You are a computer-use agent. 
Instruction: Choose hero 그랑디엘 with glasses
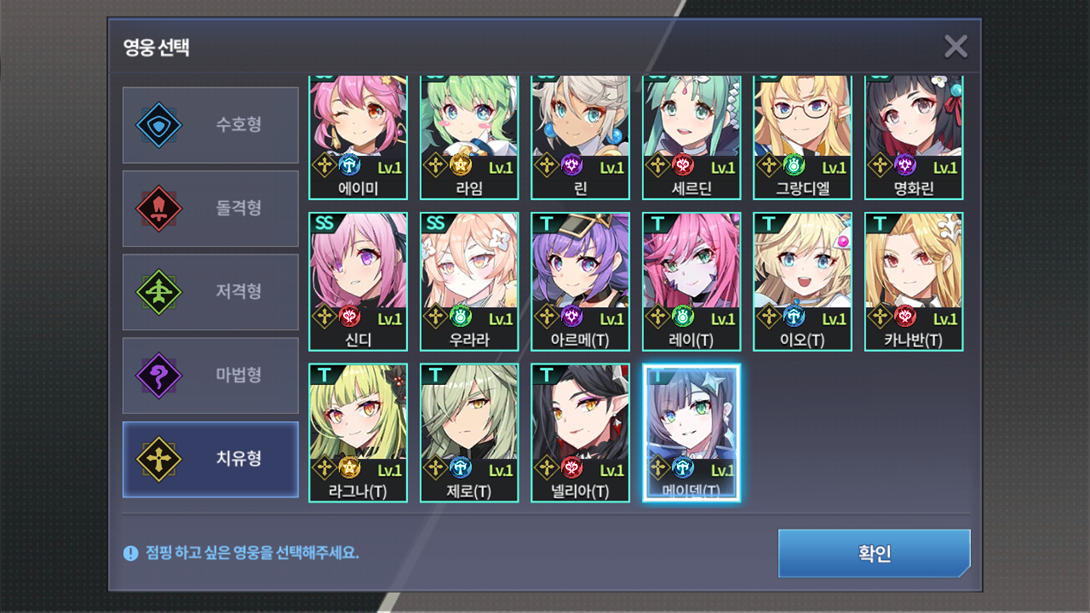point(802,135)
